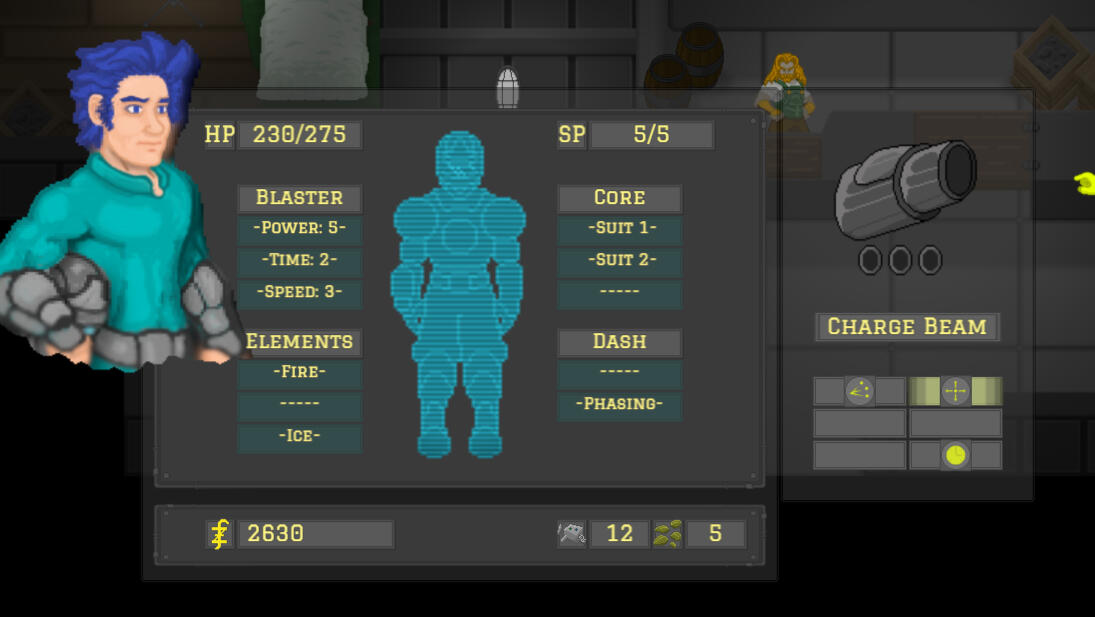1095x617 pixels.
Task: Select the Core category header
Action: tap(619, 198)
